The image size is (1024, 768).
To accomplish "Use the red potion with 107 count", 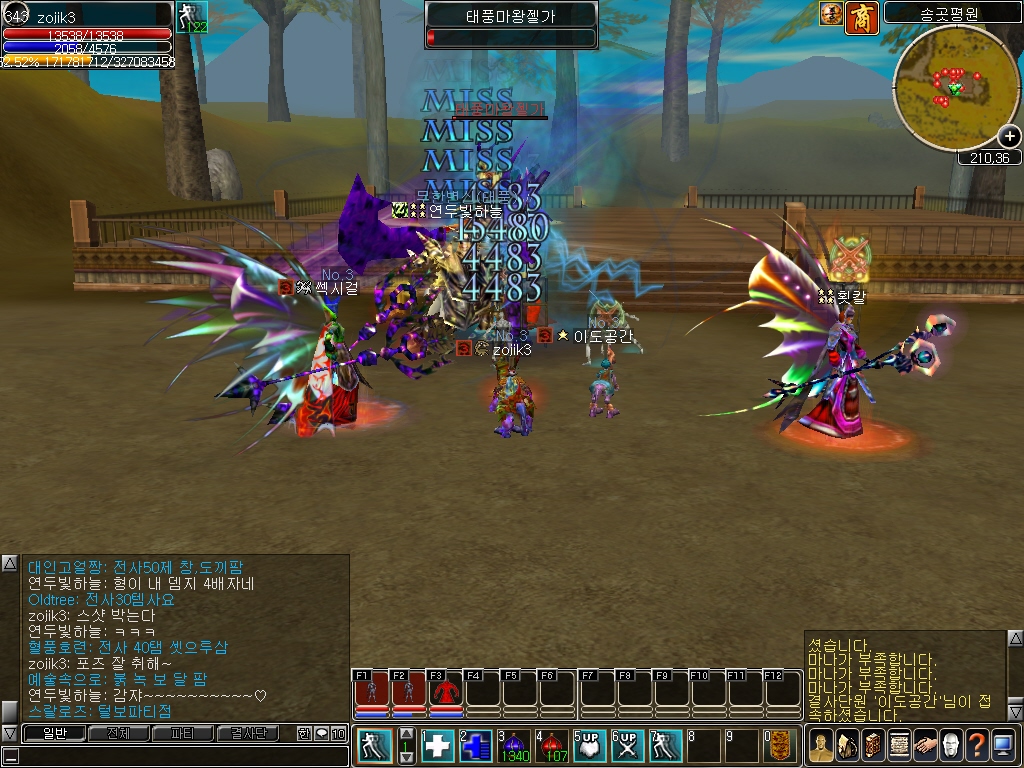I will [x=553, y=746].
